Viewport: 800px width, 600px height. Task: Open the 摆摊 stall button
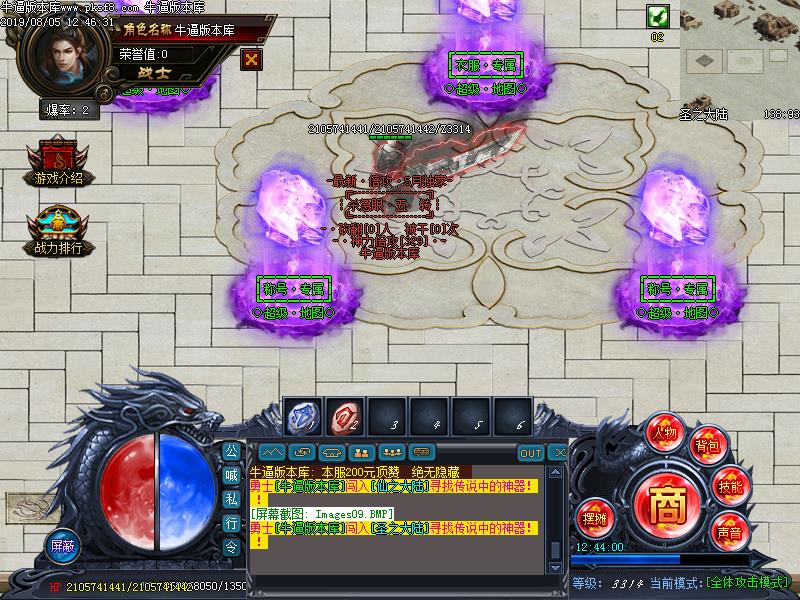tap(594, 518)
